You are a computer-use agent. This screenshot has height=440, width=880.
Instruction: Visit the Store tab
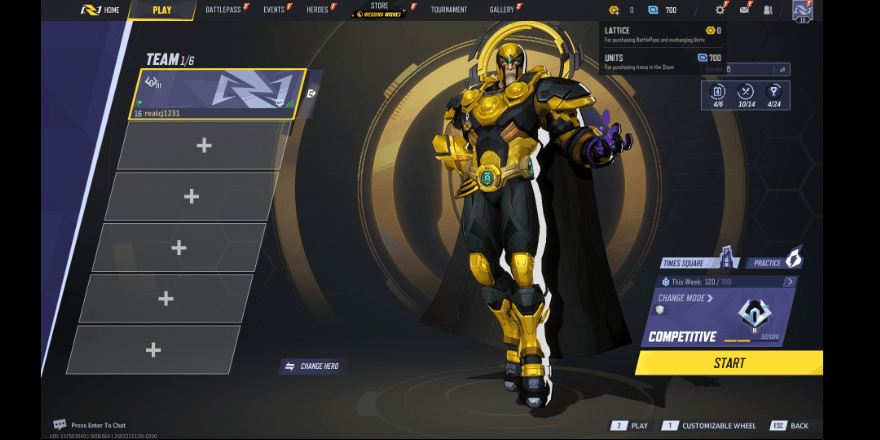pyautogui.click(x=379, y=10)
